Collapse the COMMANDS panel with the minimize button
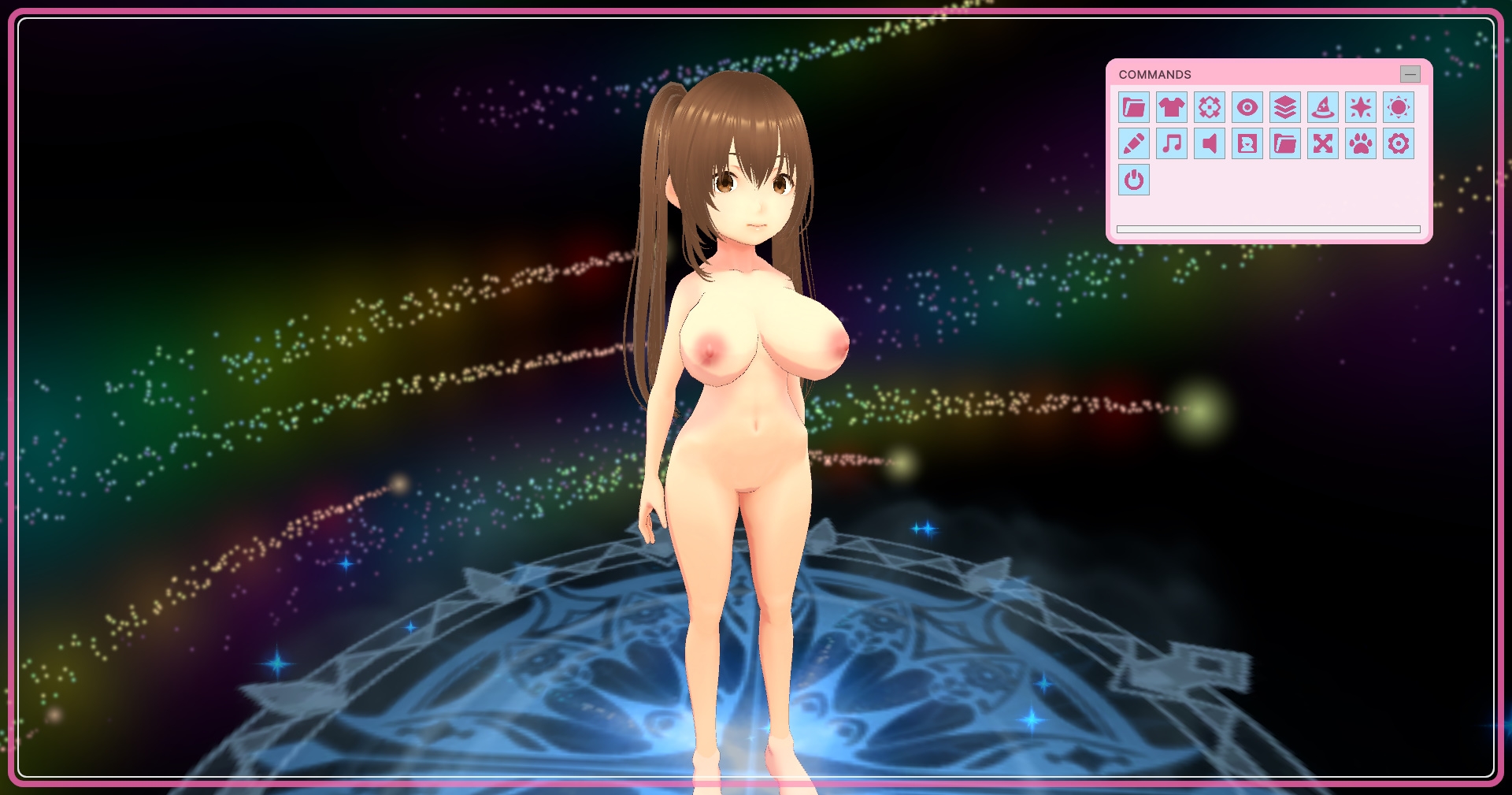Viewport: 1512px width, 795px height. pos(1409,74)
